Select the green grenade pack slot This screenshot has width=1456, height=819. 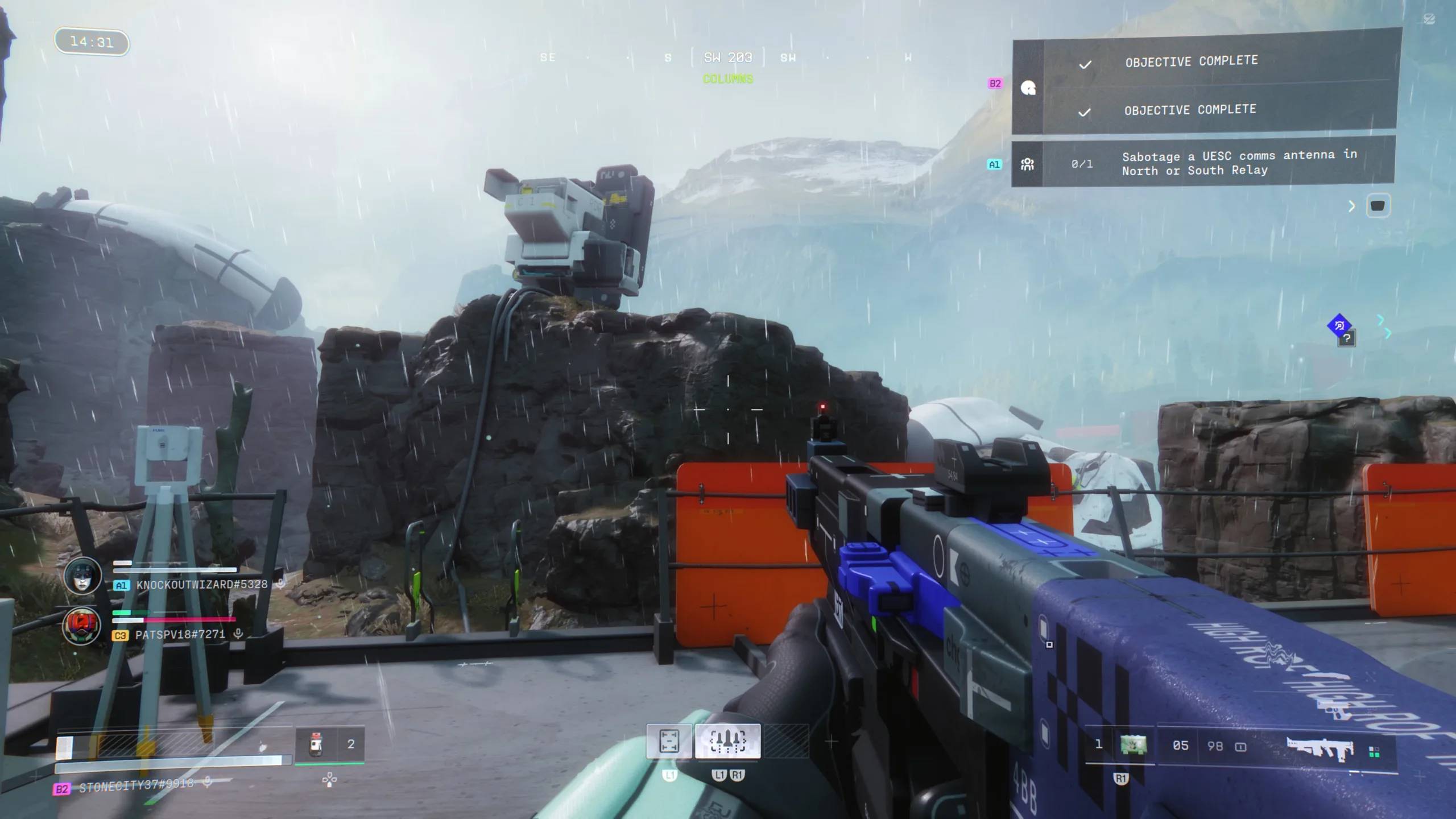[1132, 744]
